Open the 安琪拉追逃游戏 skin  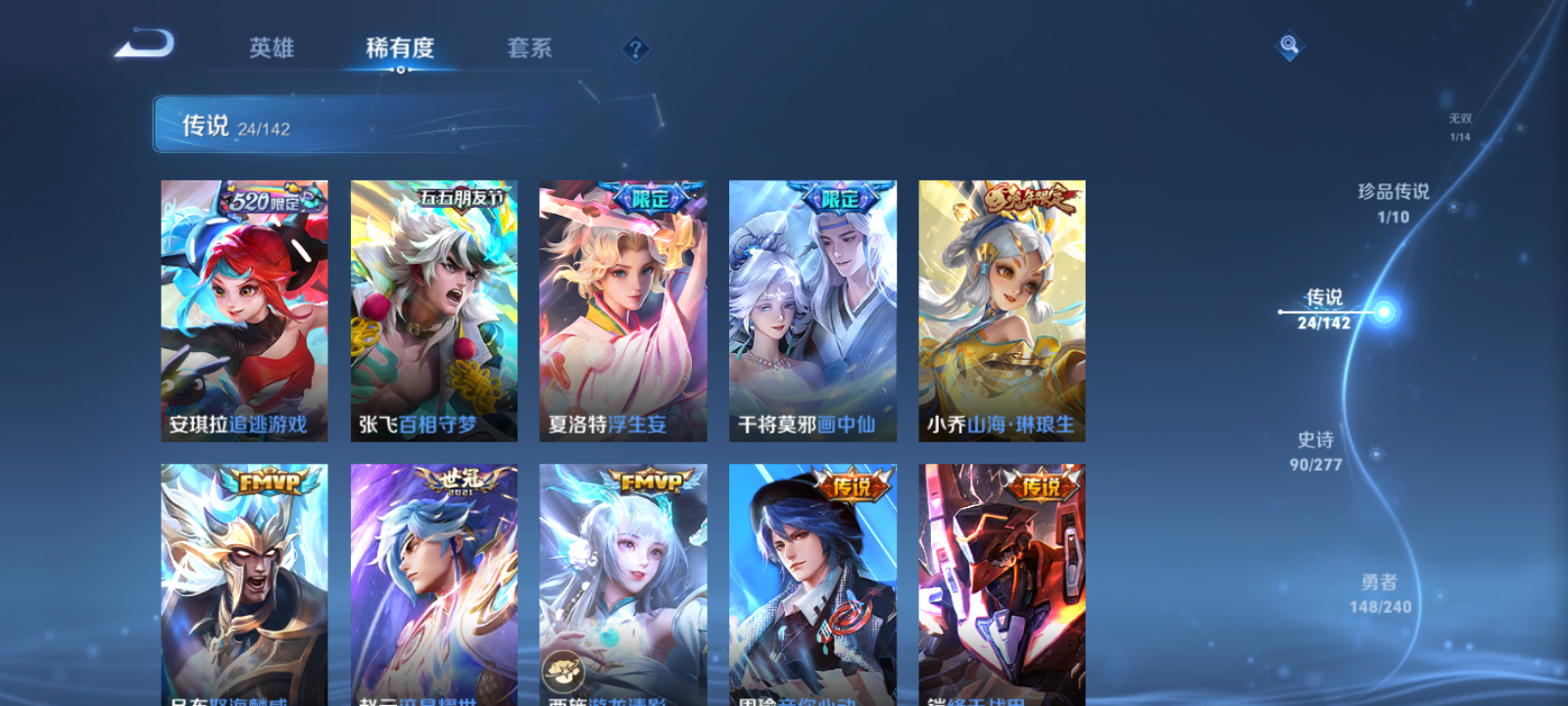click(x=243, y=309)
